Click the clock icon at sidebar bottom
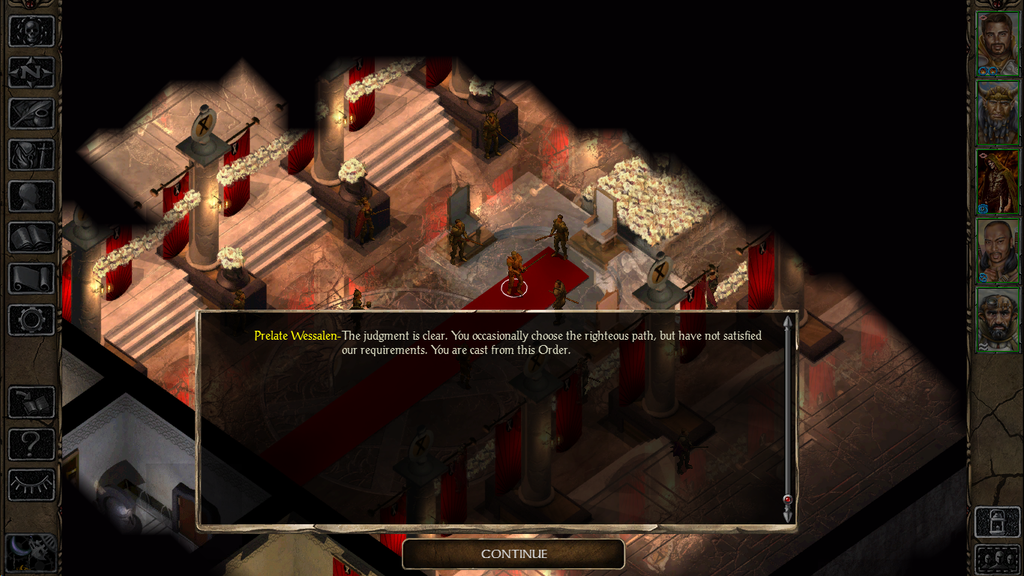1024x576 pixels. point(30,551)
